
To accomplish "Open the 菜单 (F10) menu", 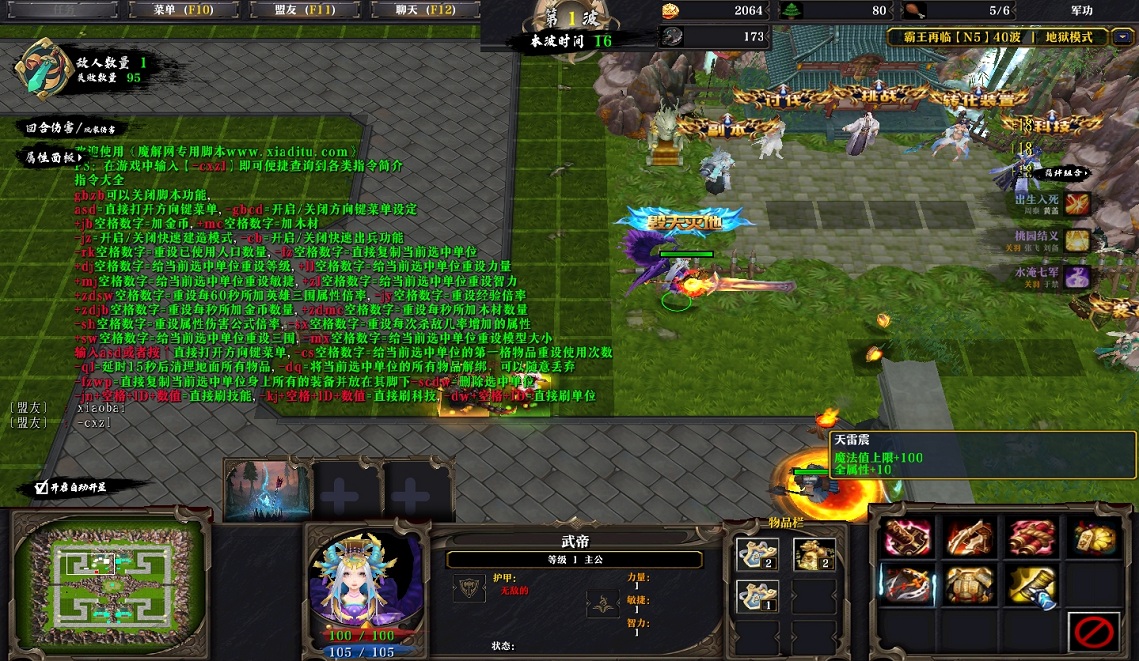I will point(183,10).
